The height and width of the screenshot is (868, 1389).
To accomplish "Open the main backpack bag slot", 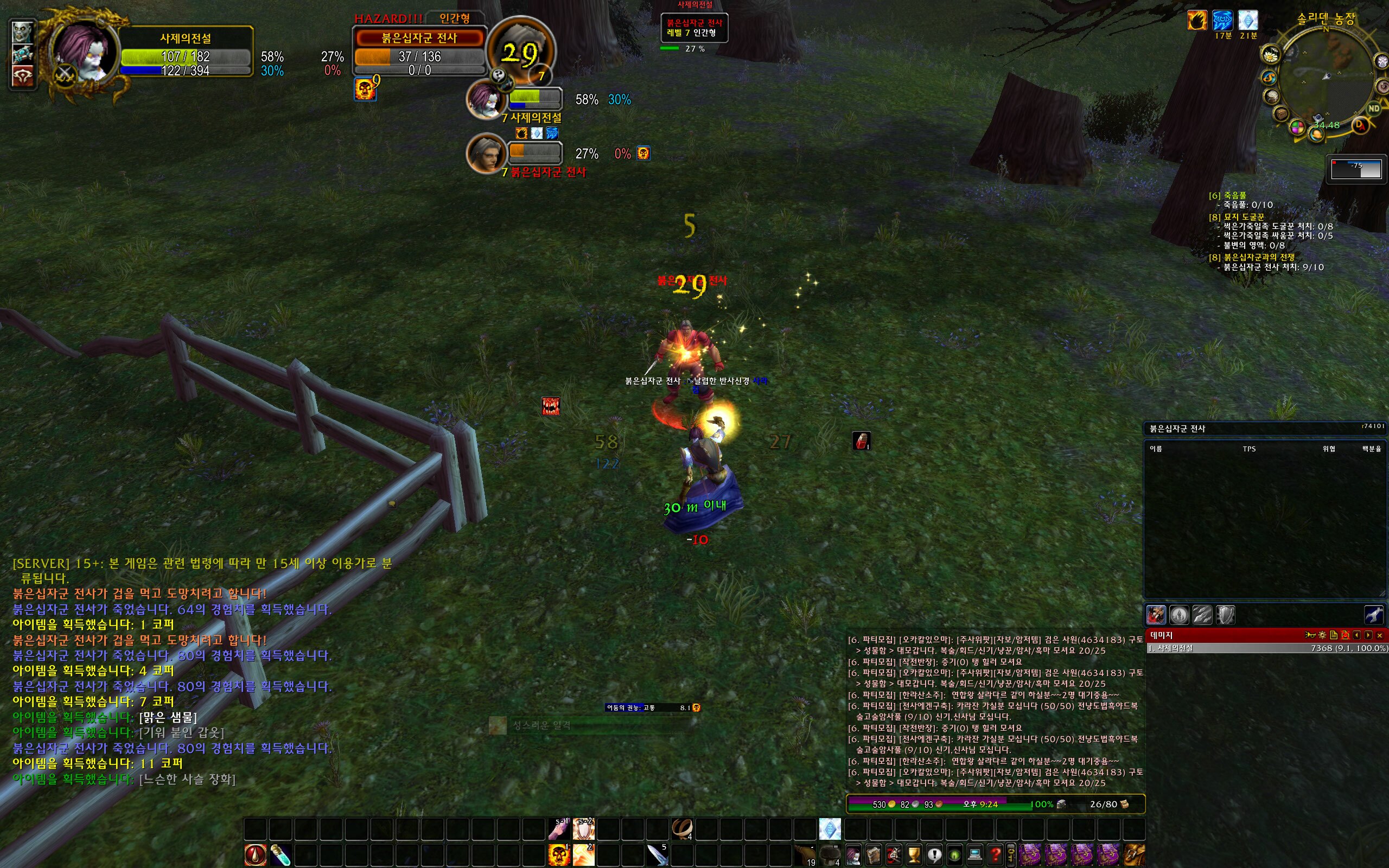I will tap(1133, 855).
